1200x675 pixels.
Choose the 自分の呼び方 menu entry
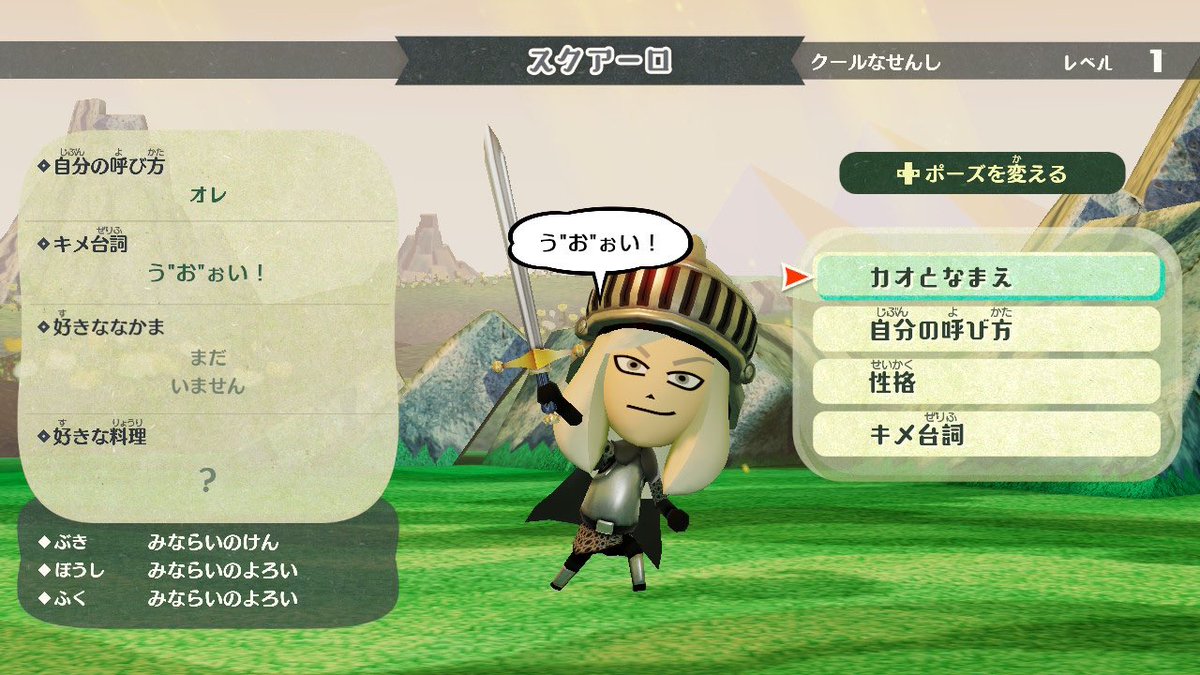(987, 329)
